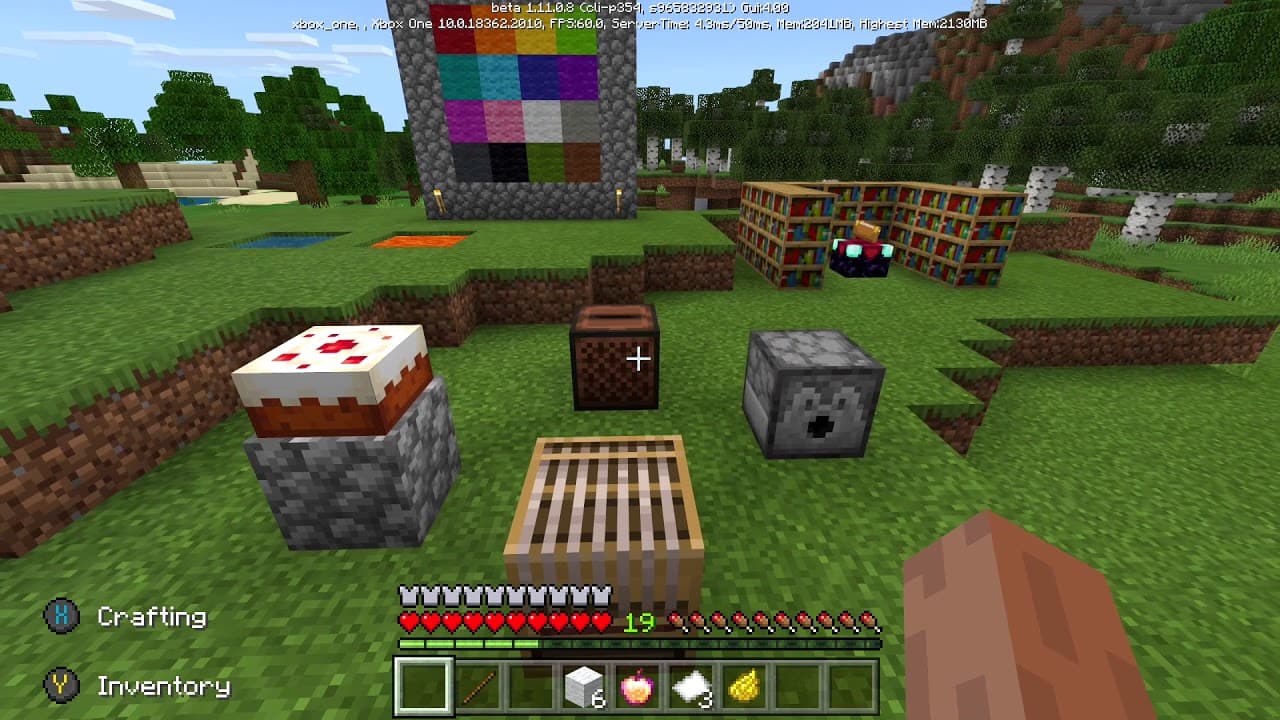Pick the yellow glowstone dust slot

pyautogui.click(x=744, y=687)
